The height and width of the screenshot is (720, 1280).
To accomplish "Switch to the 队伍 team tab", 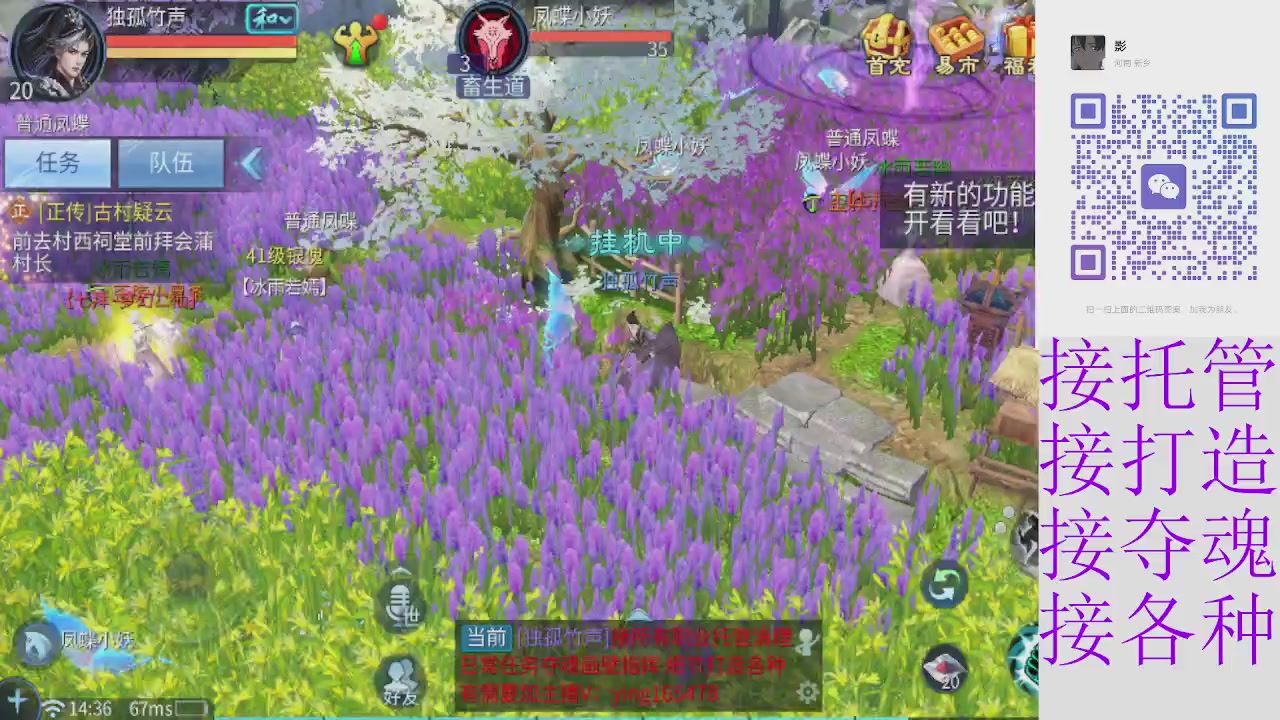I will tap(170, 163).
